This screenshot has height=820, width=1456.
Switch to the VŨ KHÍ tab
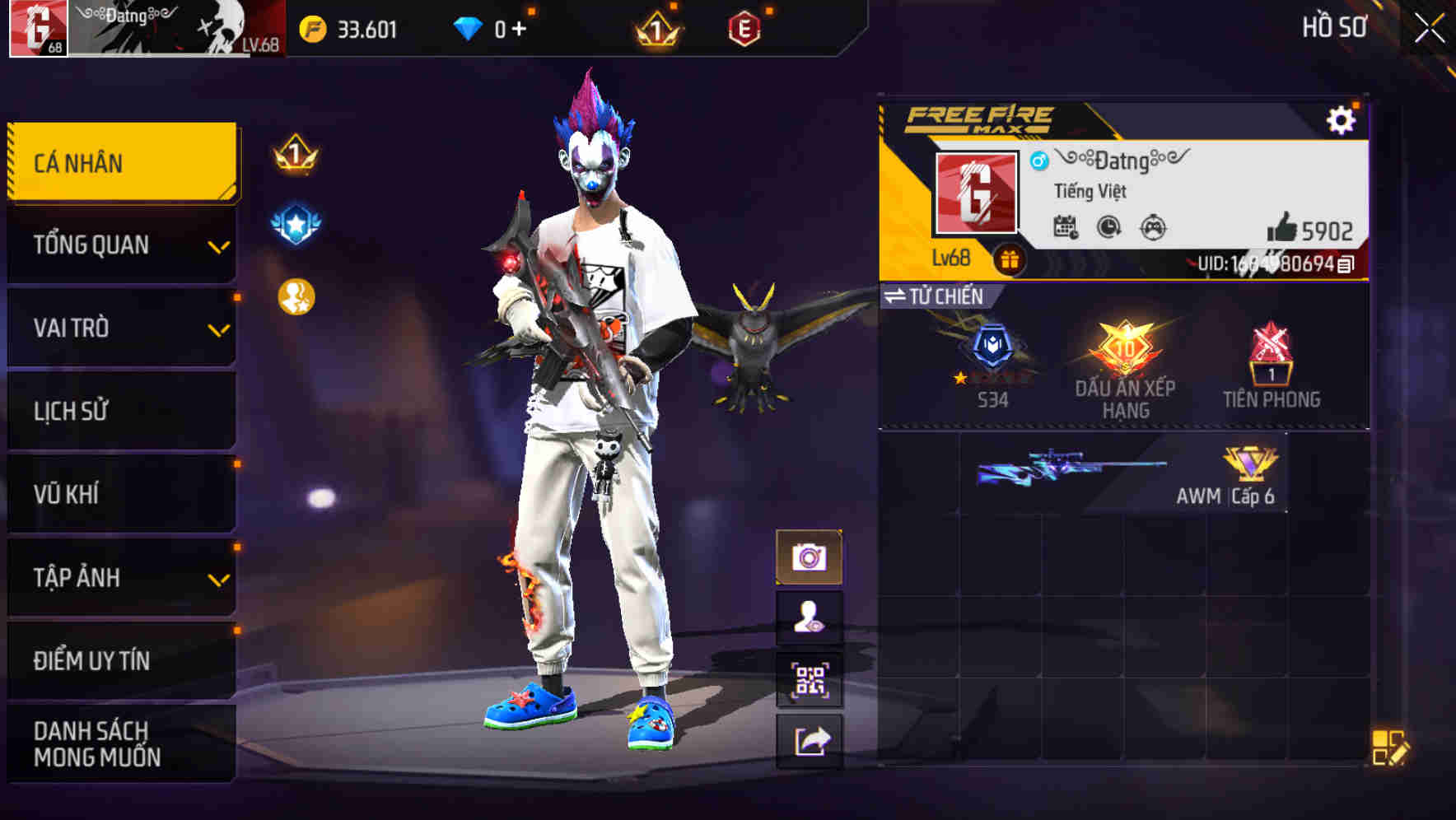[x=120, y=494]
